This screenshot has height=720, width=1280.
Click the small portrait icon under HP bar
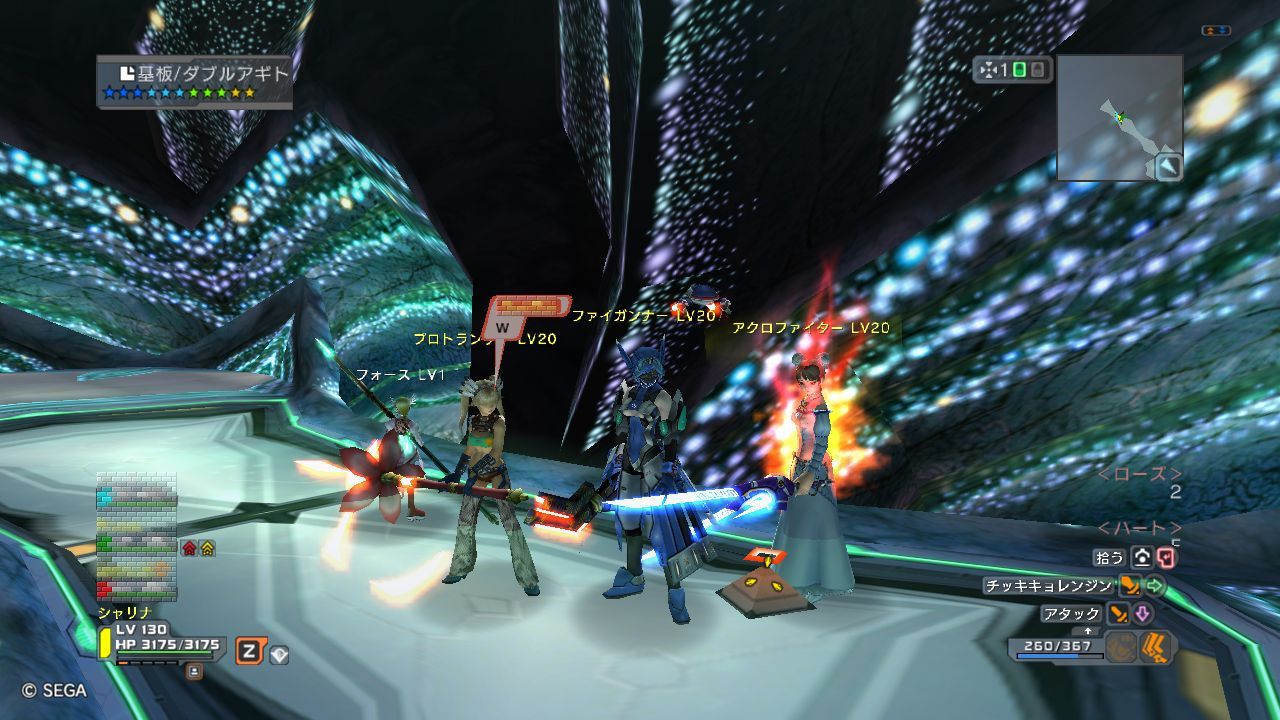pyautogui.click(x=194, y=671)
